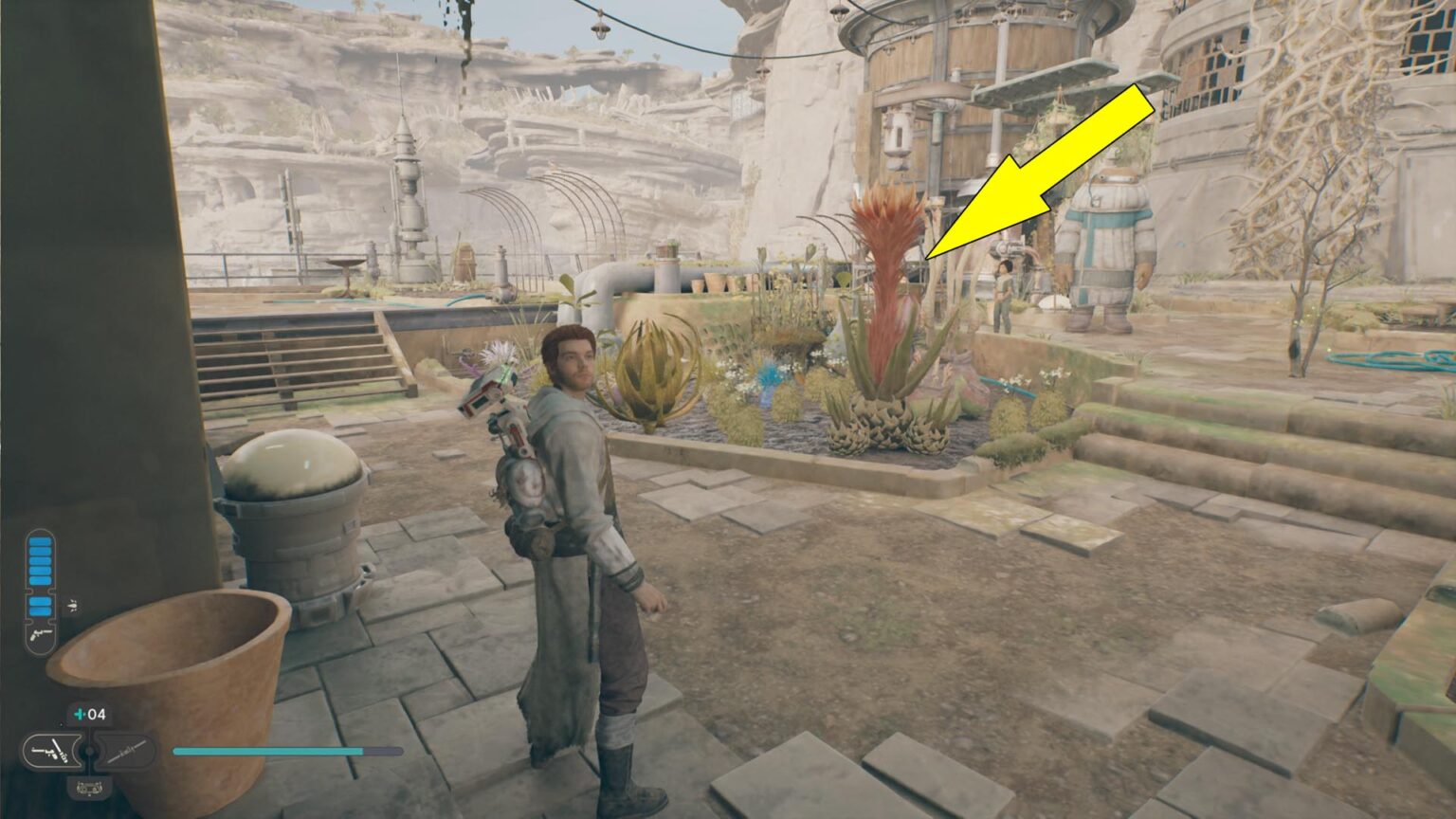Click the central stance selector dot
1456x819 pixels.
pyautogui.click(x=88, y=749)
